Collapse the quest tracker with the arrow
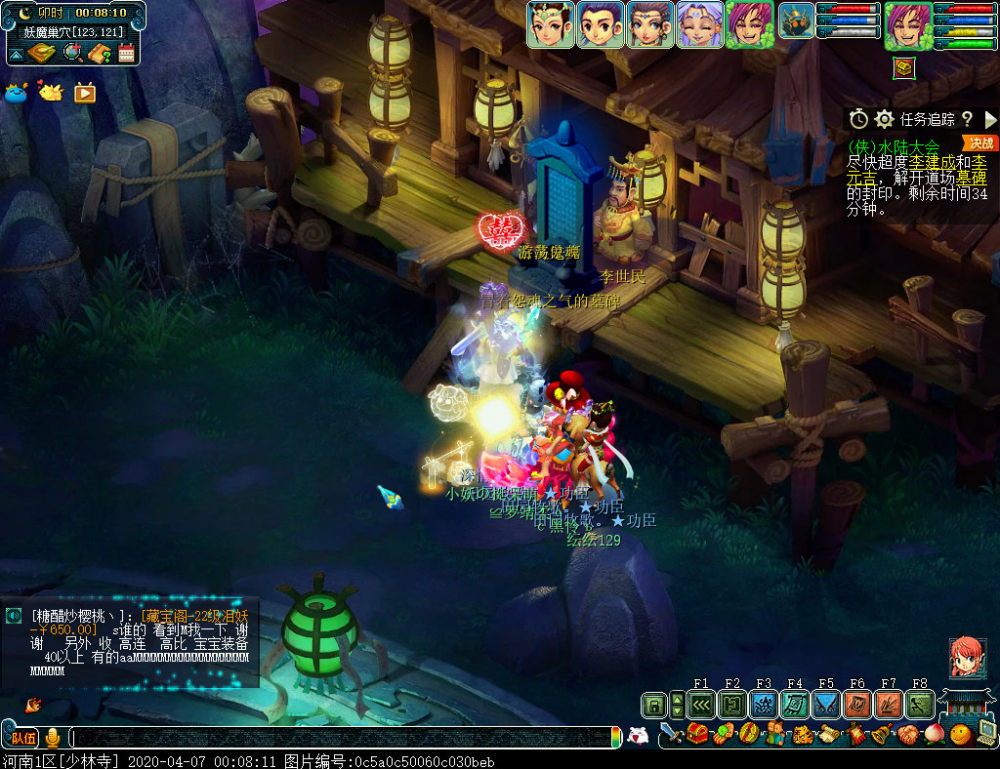The width and height of the screenshot is (1000, 769). click(x=990, y=119)
